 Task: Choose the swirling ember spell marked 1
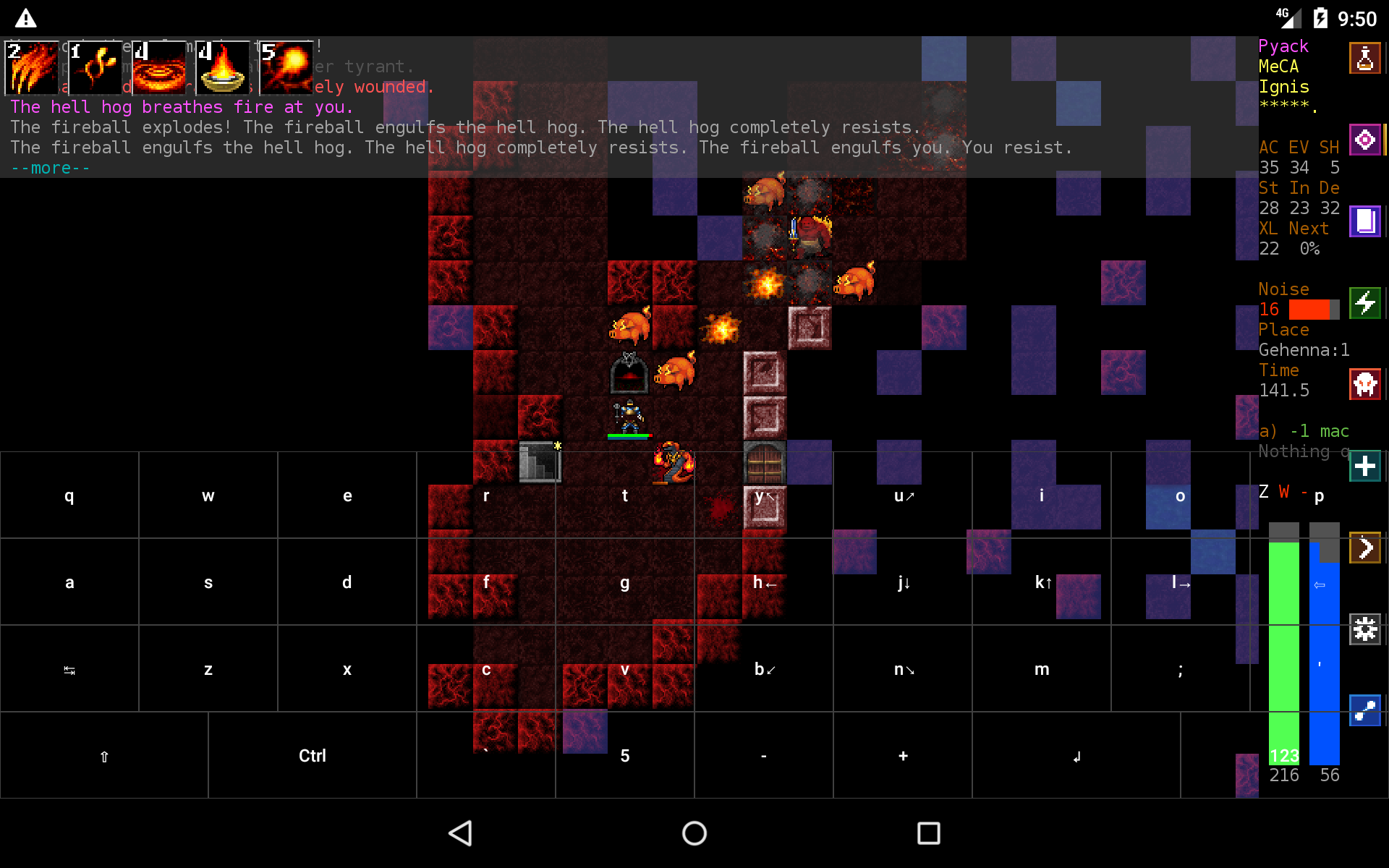(x=95, y=68)
